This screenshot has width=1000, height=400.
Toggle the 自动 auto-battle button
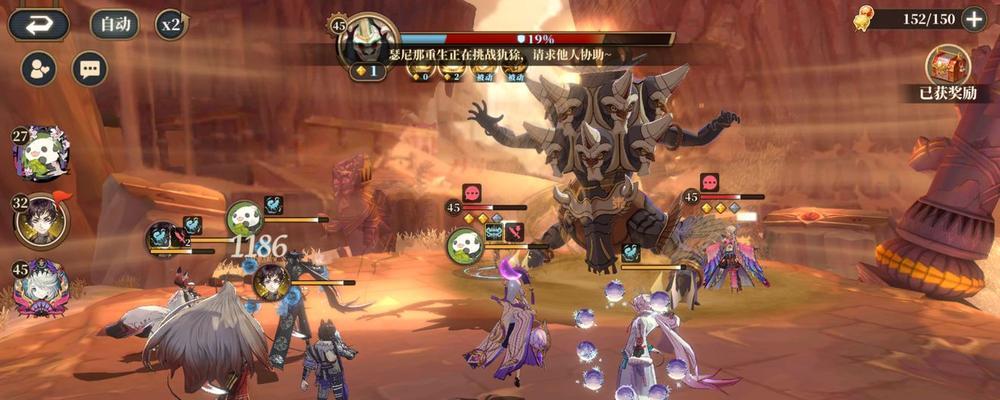click(x=115, y=24)
